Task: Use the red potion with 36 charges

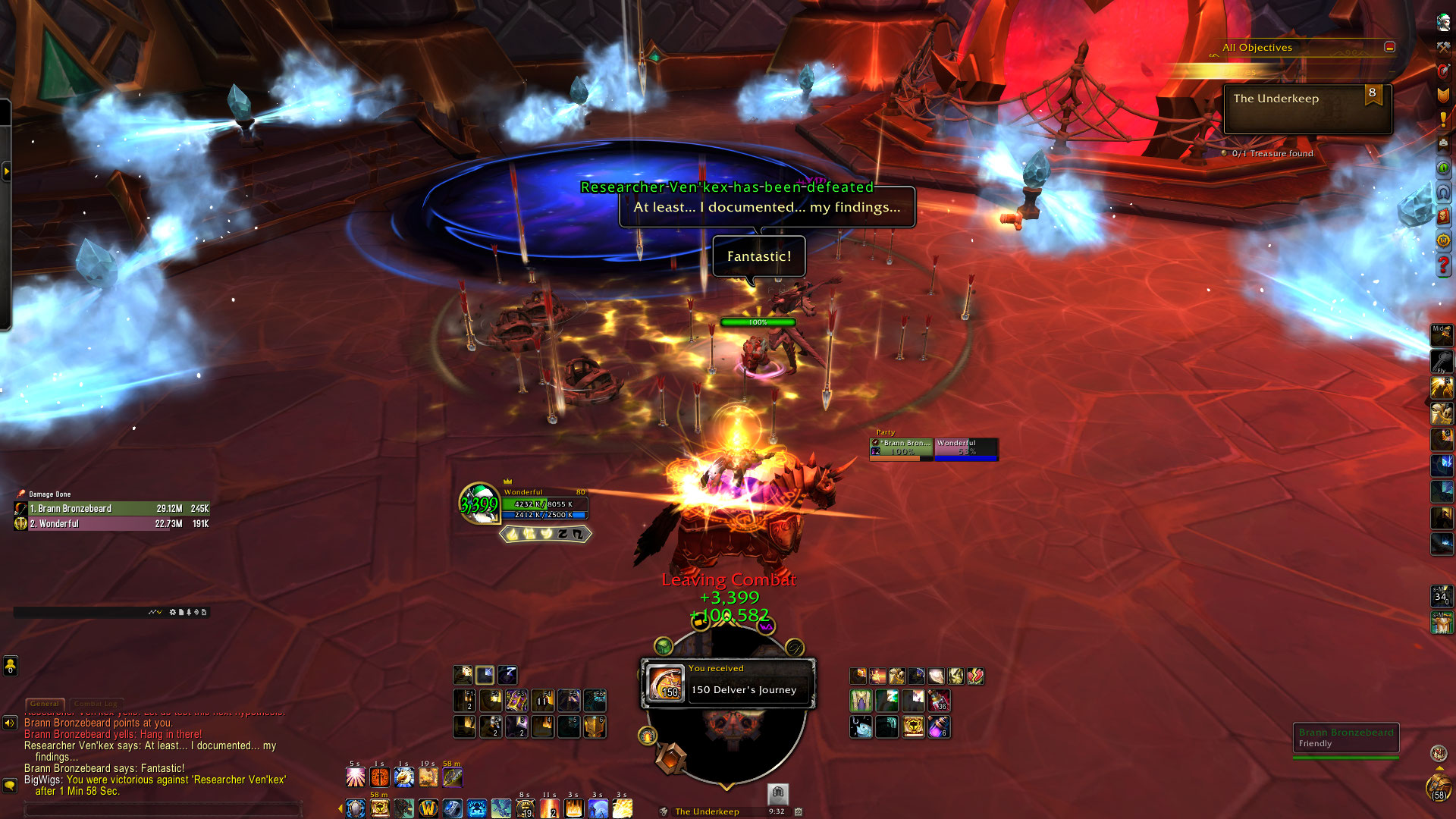Action: click(x=939, y=701)
